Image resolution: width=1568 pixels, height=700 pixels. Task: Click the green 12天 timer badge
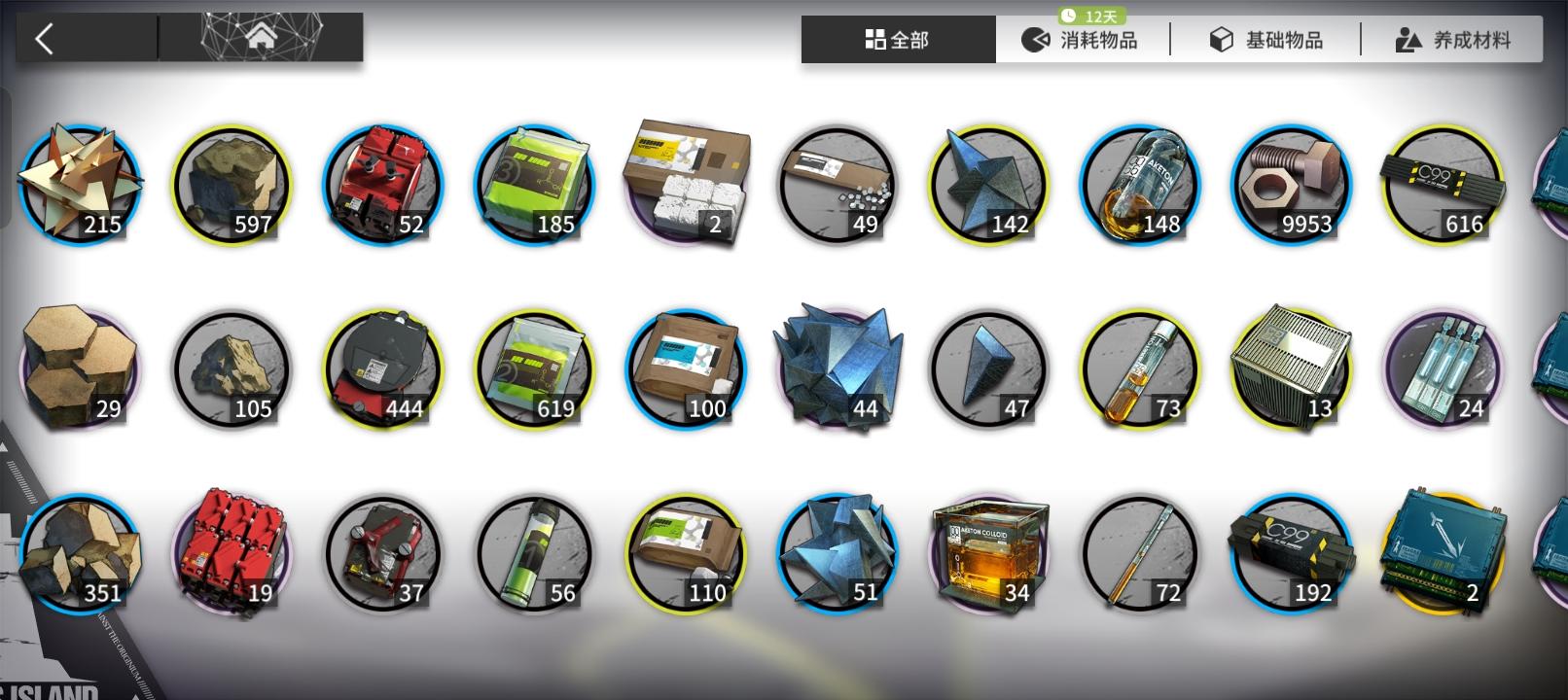(x=1092, y=15)
